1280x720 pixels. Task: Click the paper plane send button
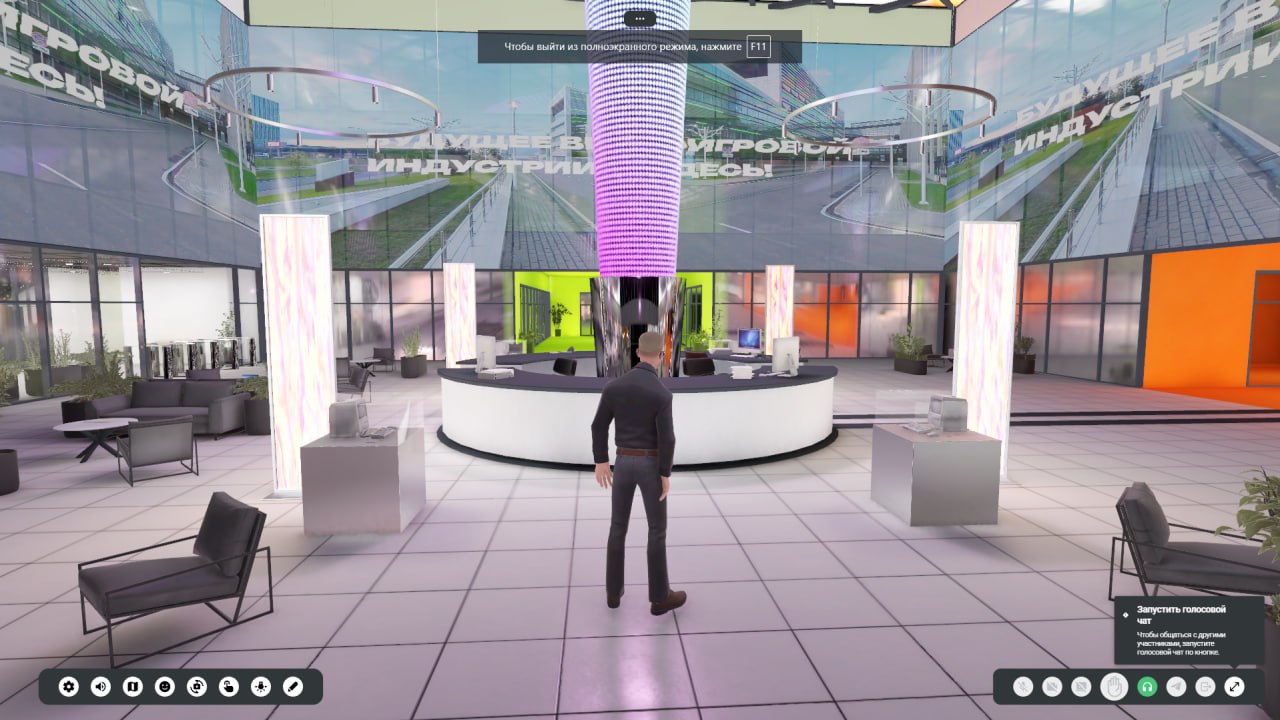1177,687
